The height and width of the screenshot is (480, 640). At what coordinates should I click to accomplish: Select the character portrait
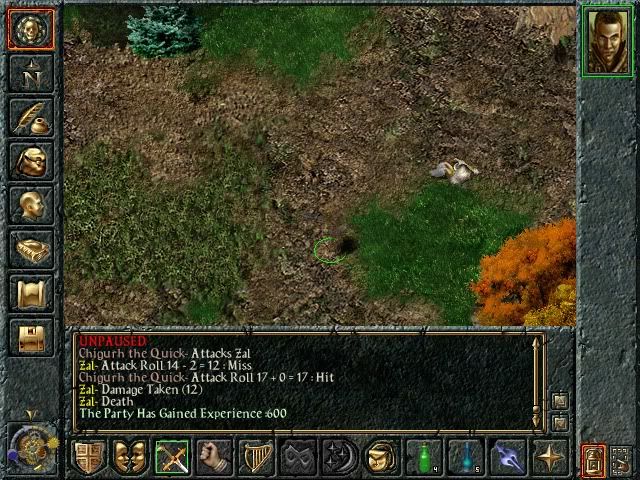point(608,40)
